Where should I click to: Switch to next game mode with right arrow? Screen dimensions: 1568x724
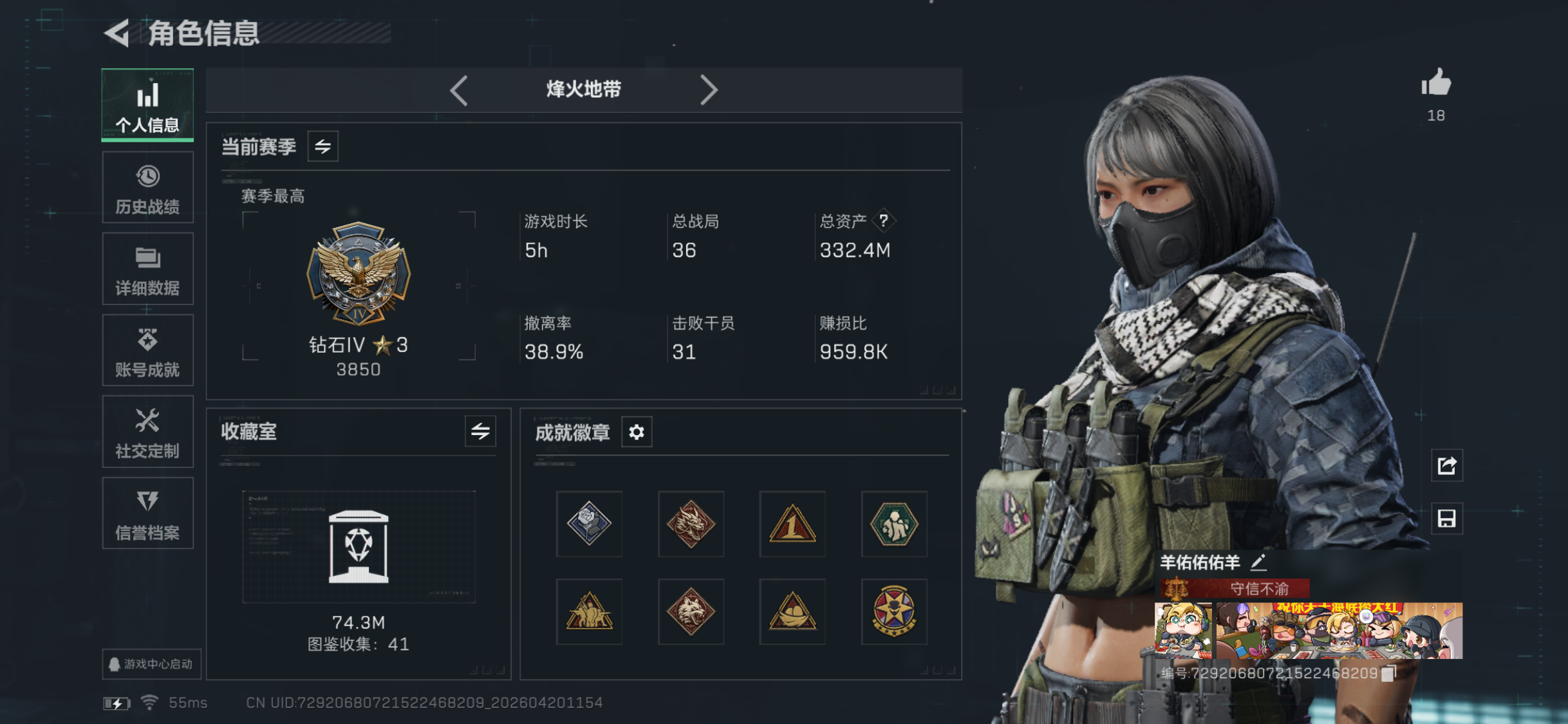708,90
